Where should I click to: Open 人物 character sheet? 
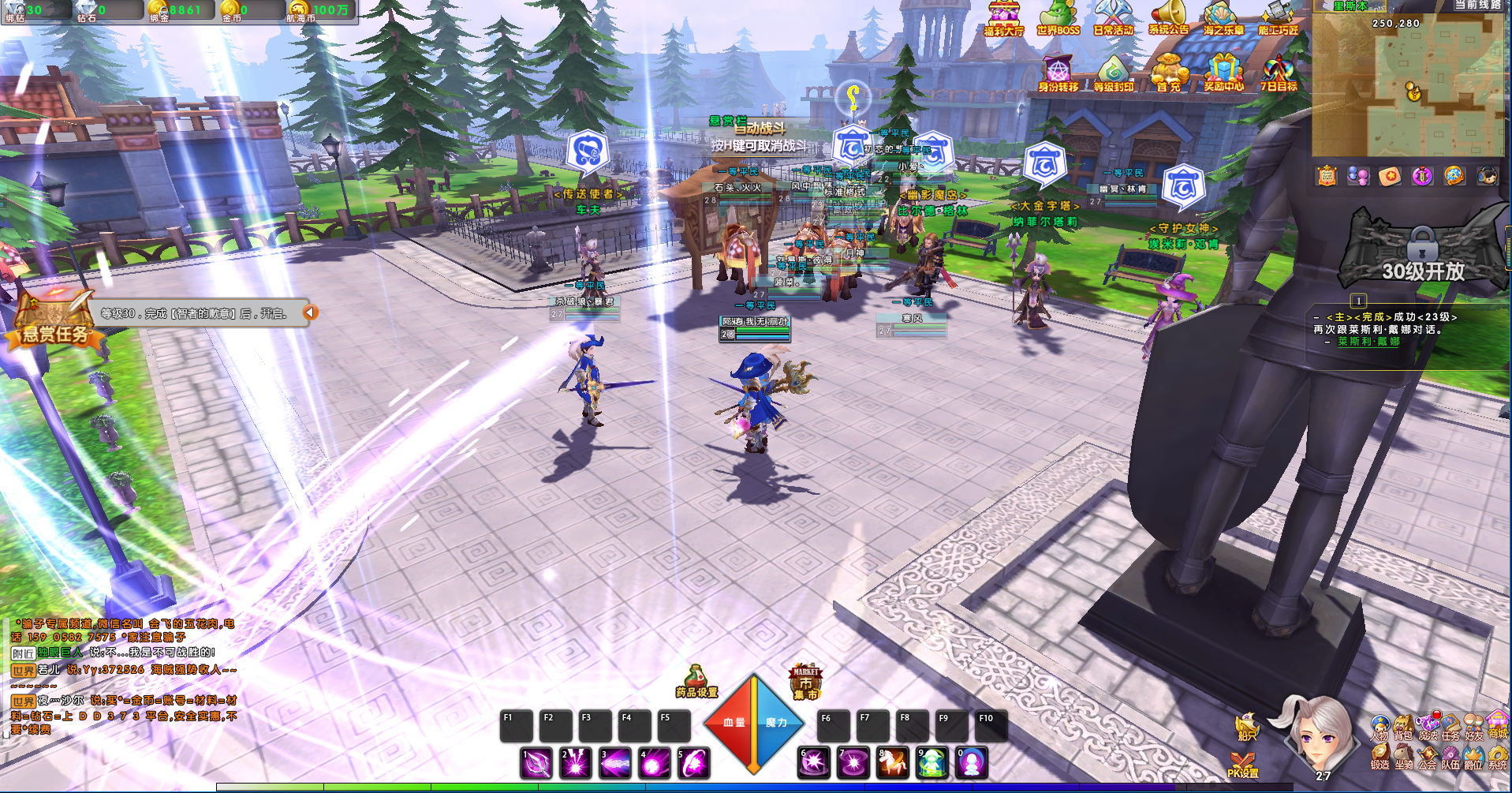click(1379, 728)
